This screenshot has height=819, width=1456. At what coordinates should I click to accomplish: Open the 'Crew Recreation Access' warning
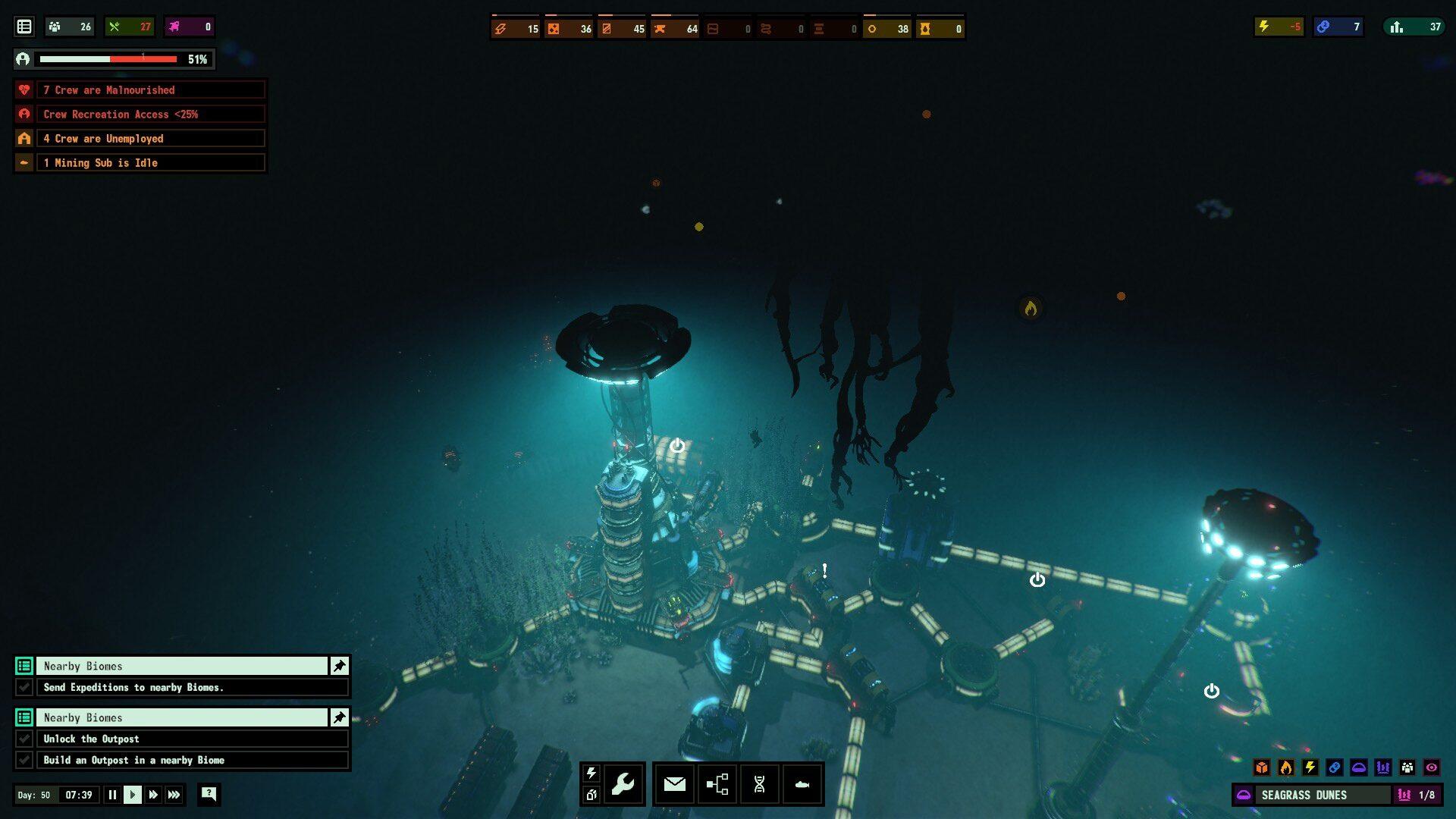150,115
